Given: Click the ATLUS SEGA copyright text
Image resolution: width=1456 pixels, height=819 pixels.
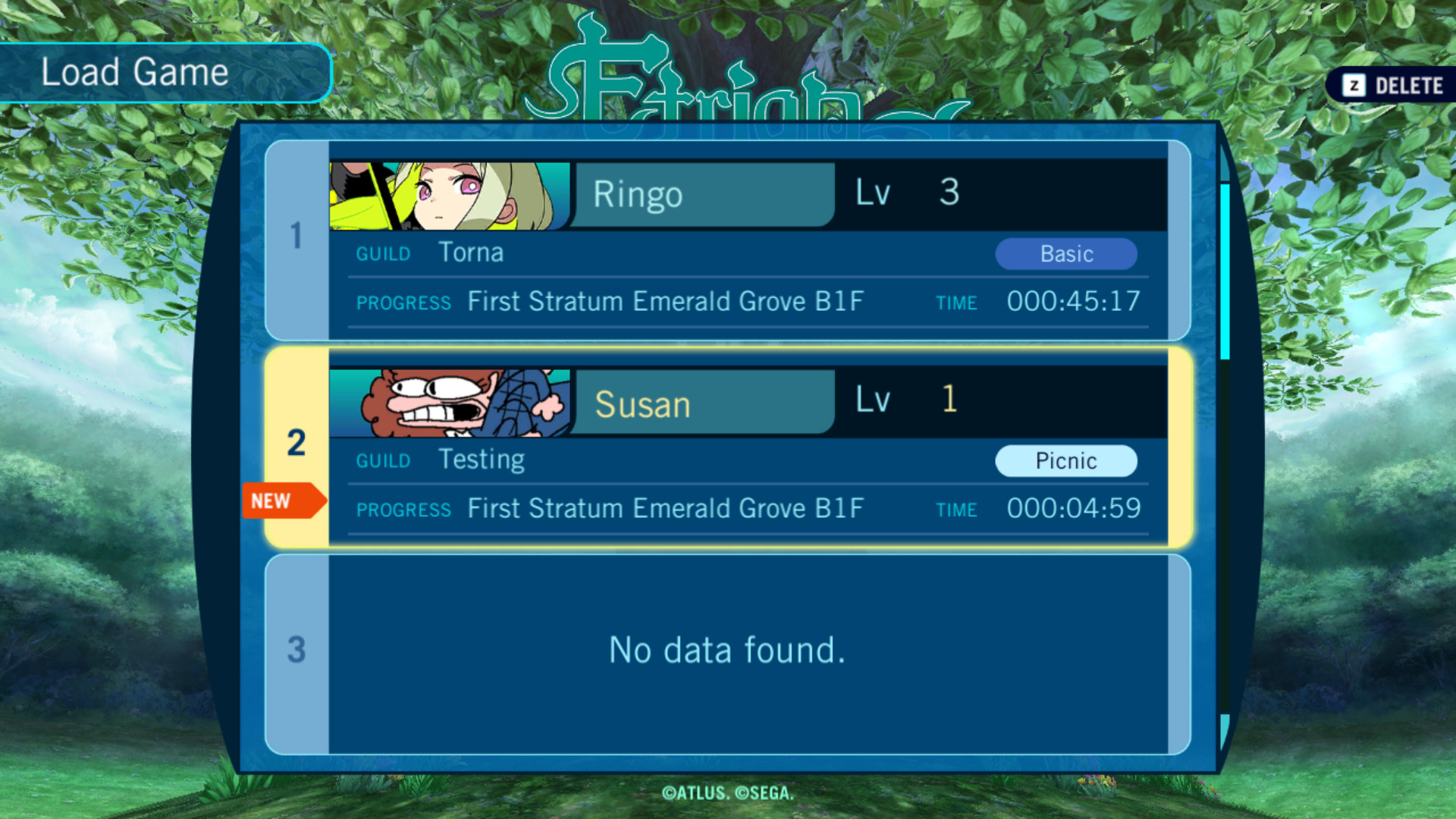Looking at the screenshot, I should pos(727,792).
